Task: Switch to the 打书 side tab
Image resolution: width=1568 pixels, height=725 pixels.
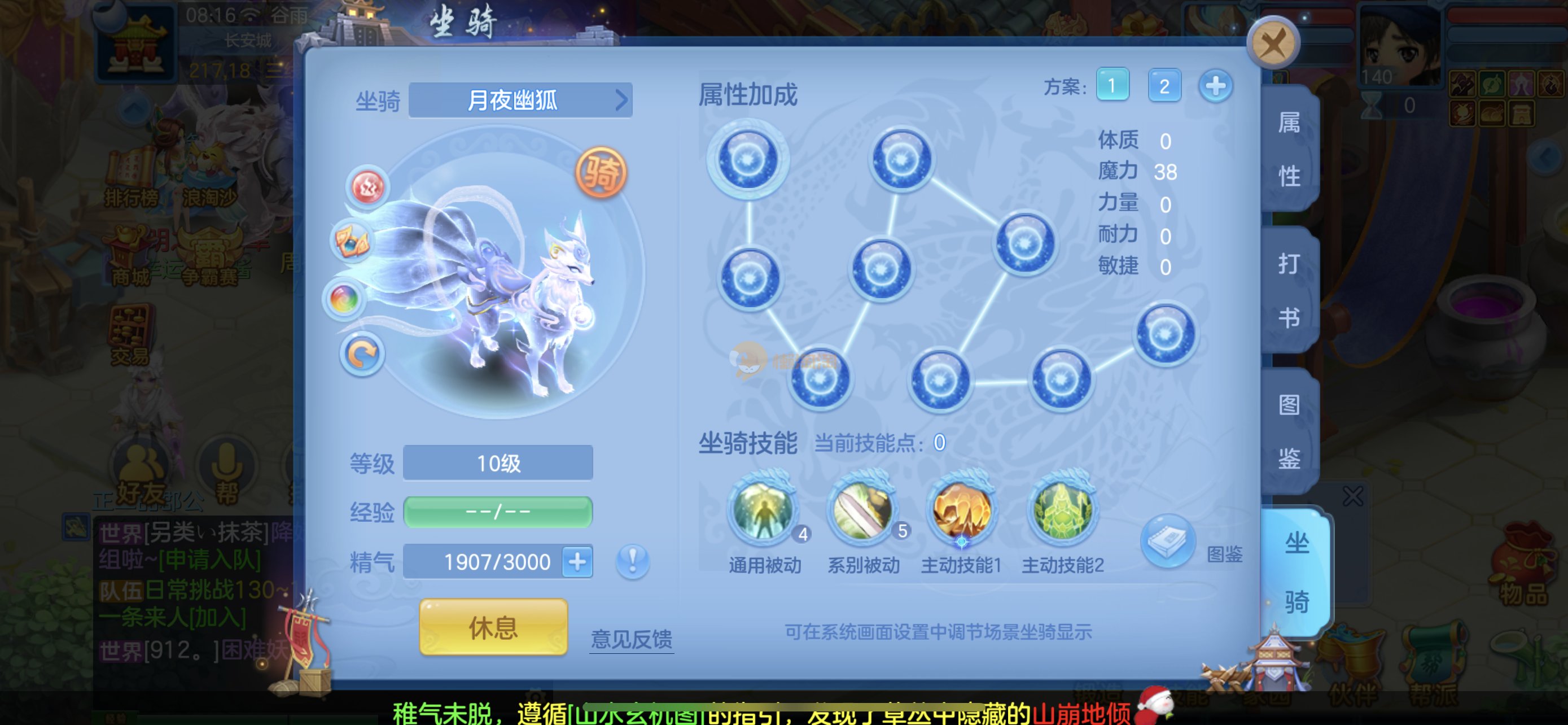Action: coord(1289,290)
